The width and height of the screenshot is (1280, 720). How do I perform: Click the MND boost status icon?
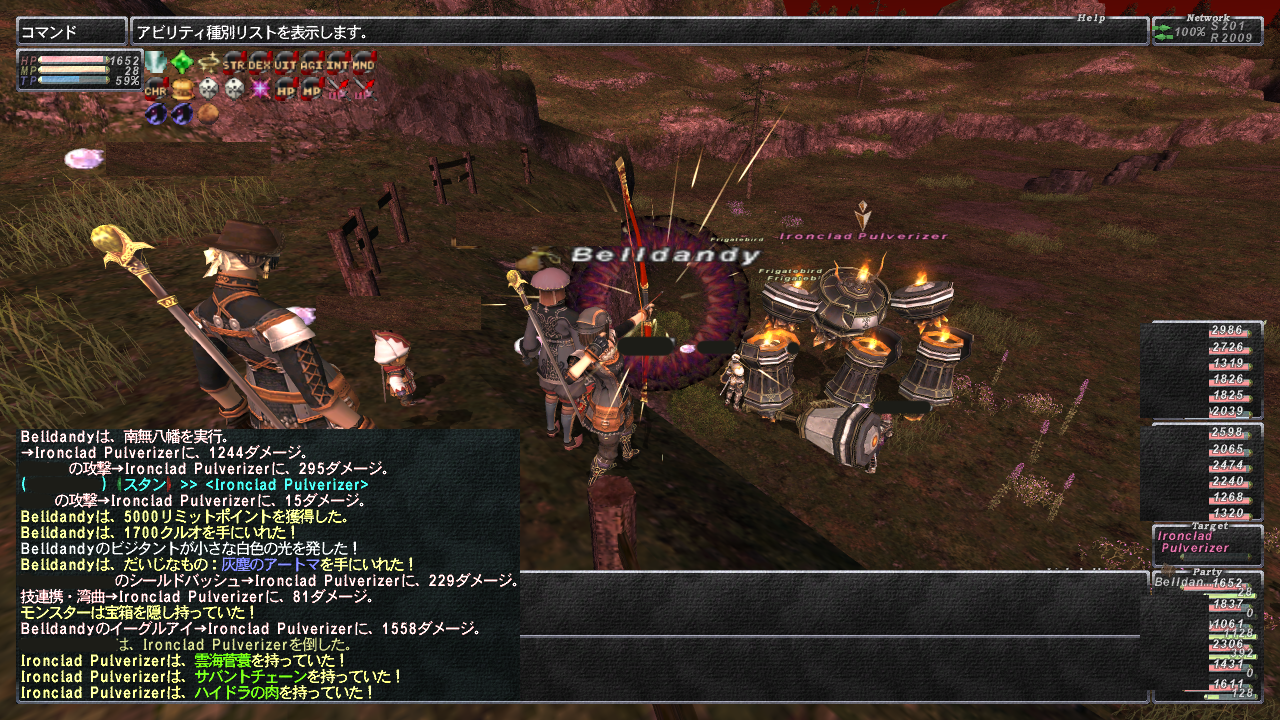point(364,64)
